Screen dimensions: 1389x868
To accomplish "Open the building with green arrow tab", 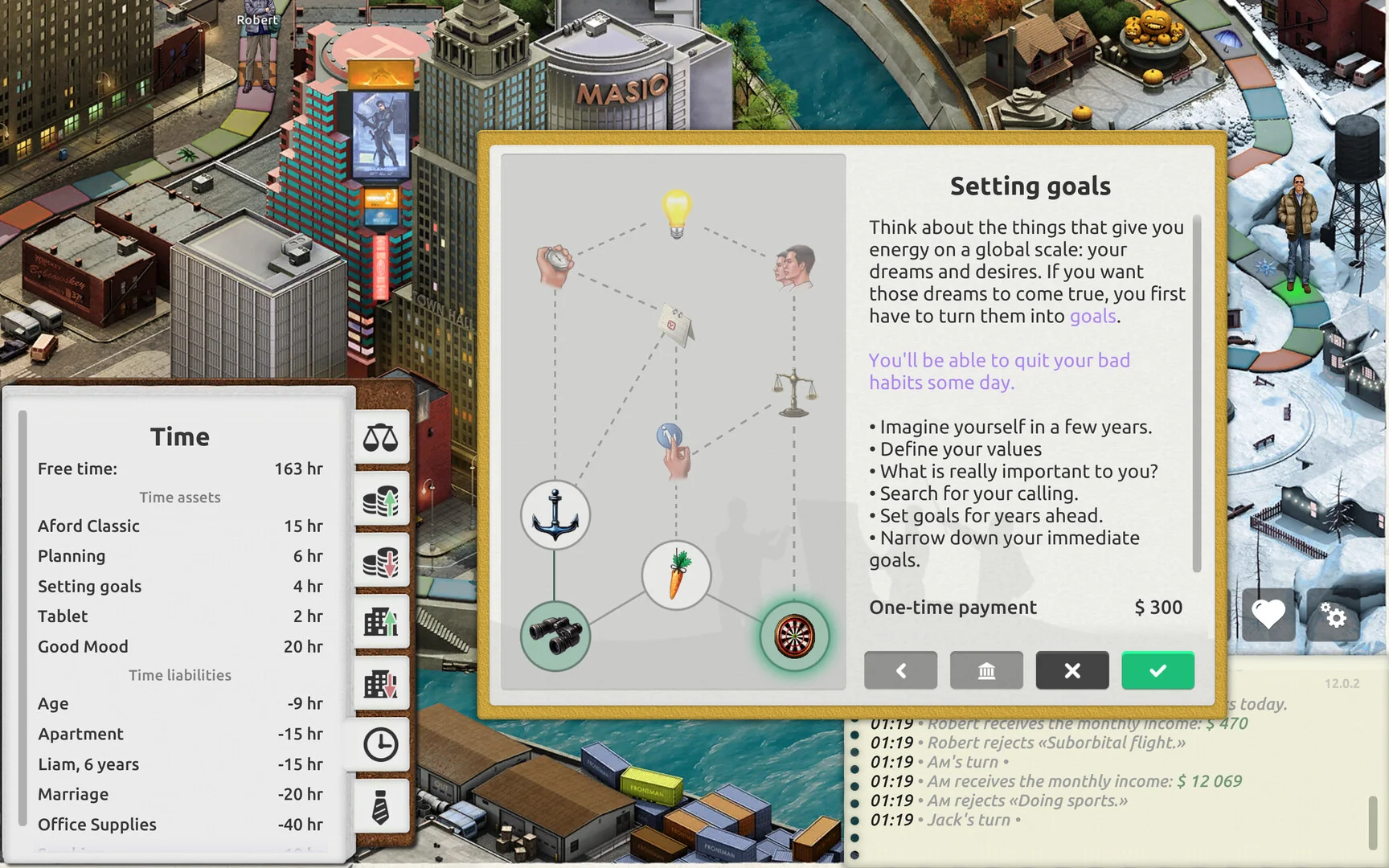I will (381, 622).
